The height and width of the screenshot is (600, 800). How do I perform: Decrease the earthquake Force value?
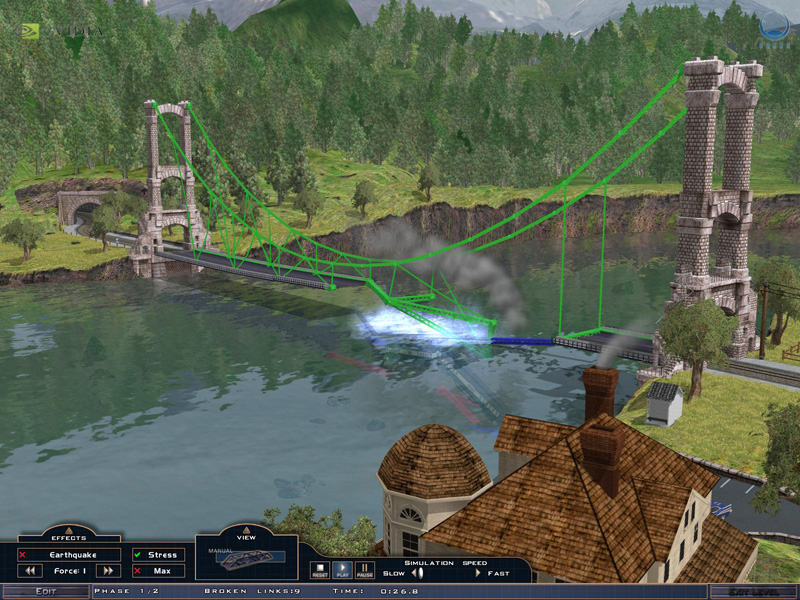31,571
